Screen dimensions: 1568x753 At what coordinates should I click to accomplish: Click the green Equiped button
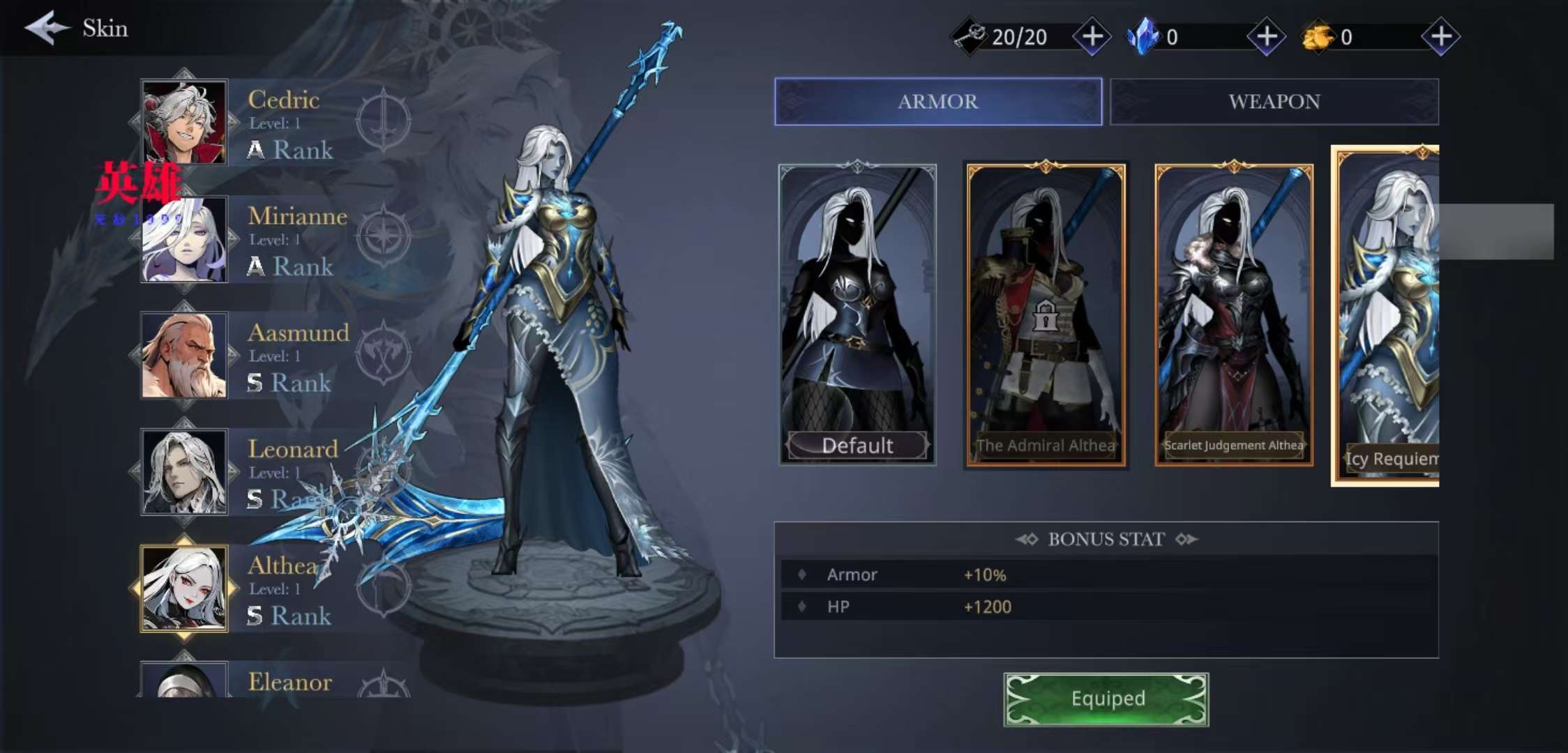click(x=1106, y=699)
